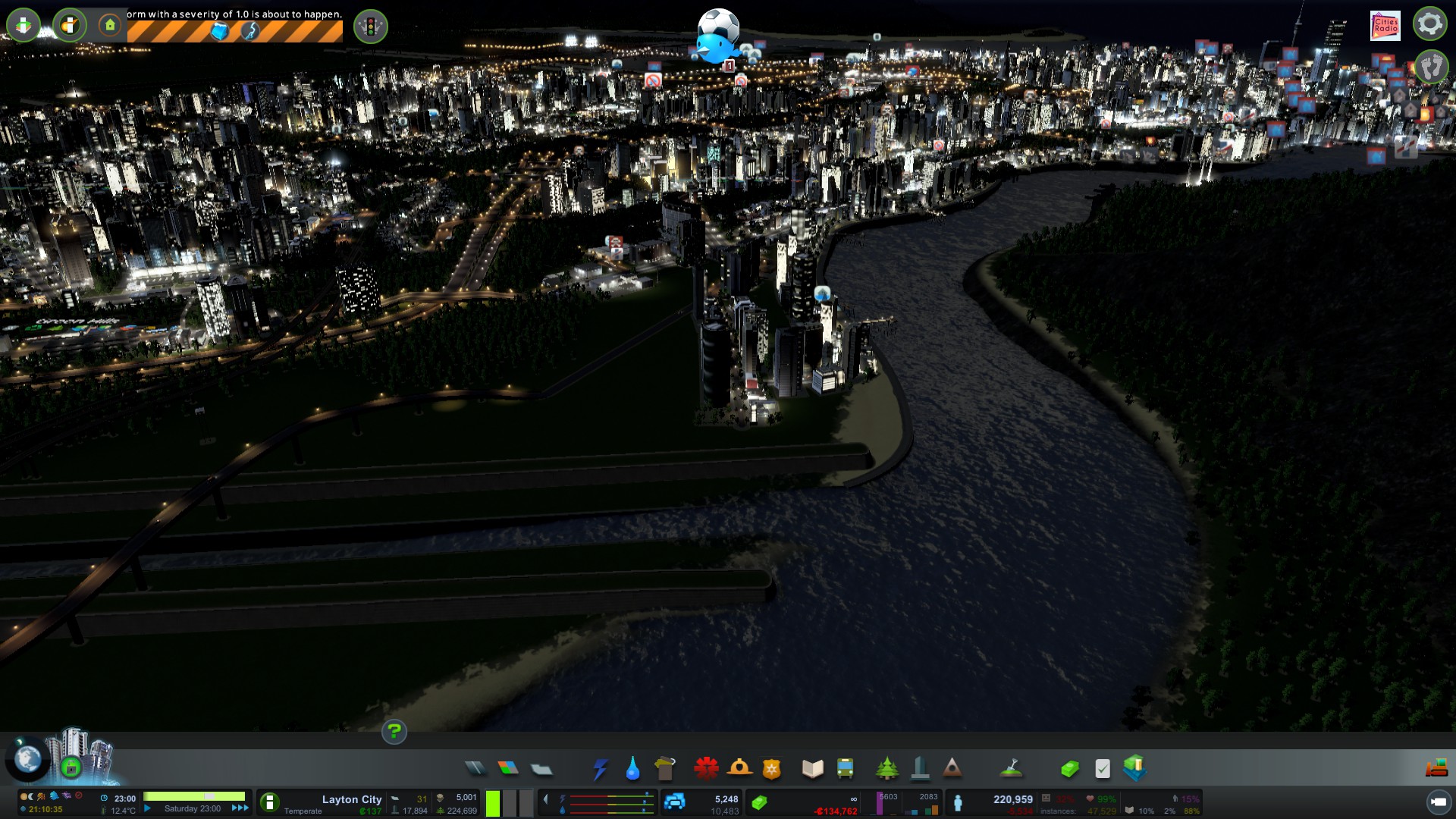Open the Districts tool
The width and height of the screenshot is (1456, 819).
point(541,769)
